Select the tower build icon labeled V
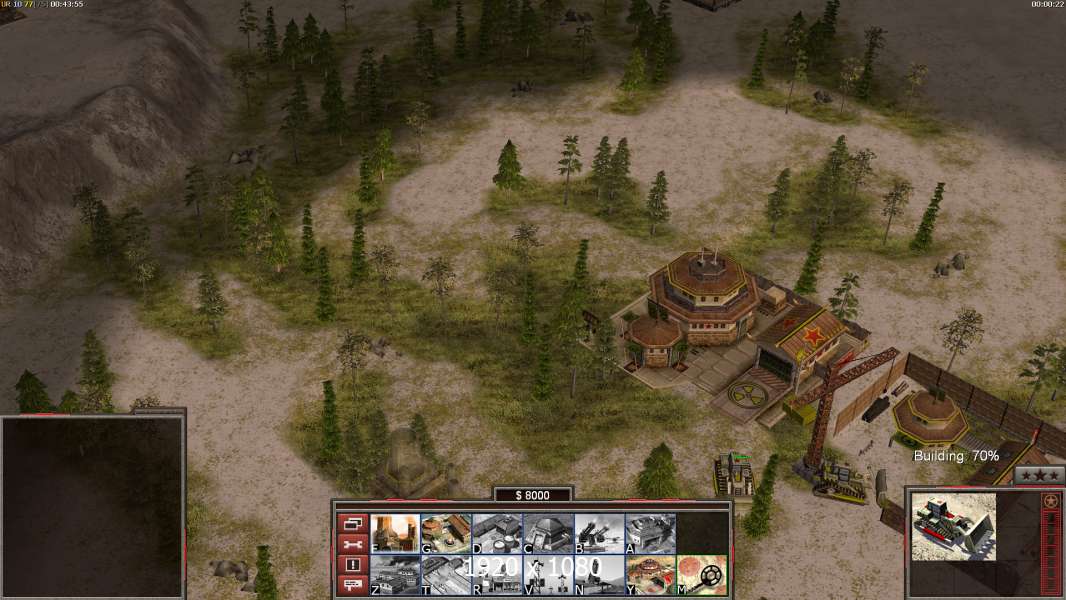 point(548,575)
